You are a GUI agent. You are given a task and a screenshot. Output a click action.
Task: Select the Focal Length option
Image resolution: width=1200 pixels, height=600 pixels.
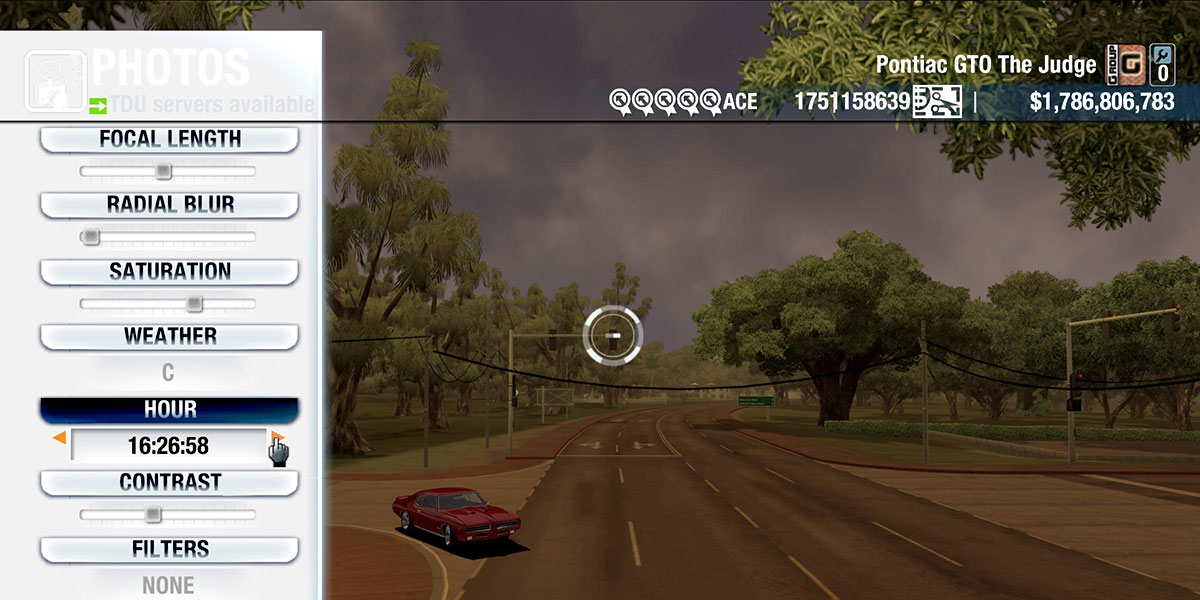pos(169,139)
